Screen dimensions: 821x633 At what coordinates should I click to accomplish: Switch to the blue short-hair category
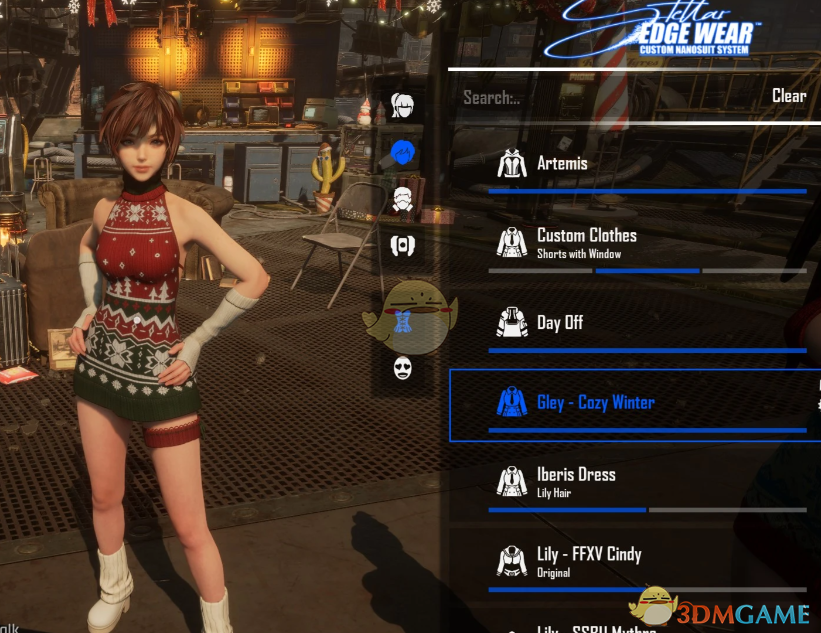[403, 152]
